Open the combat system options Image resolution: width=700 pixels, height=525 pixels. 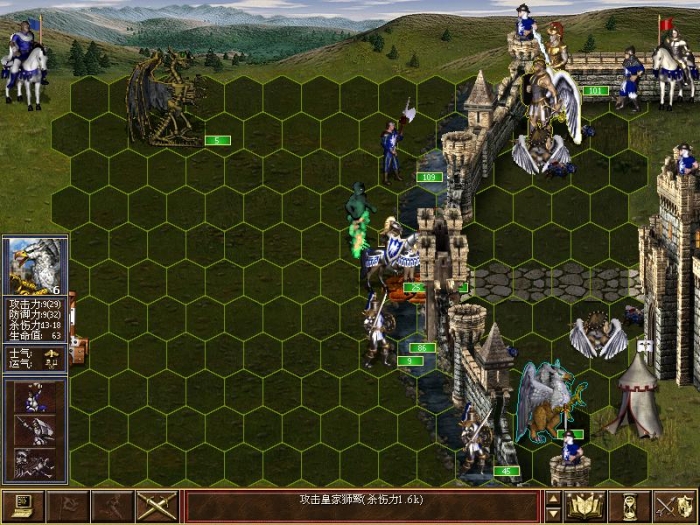click(23, 506)
